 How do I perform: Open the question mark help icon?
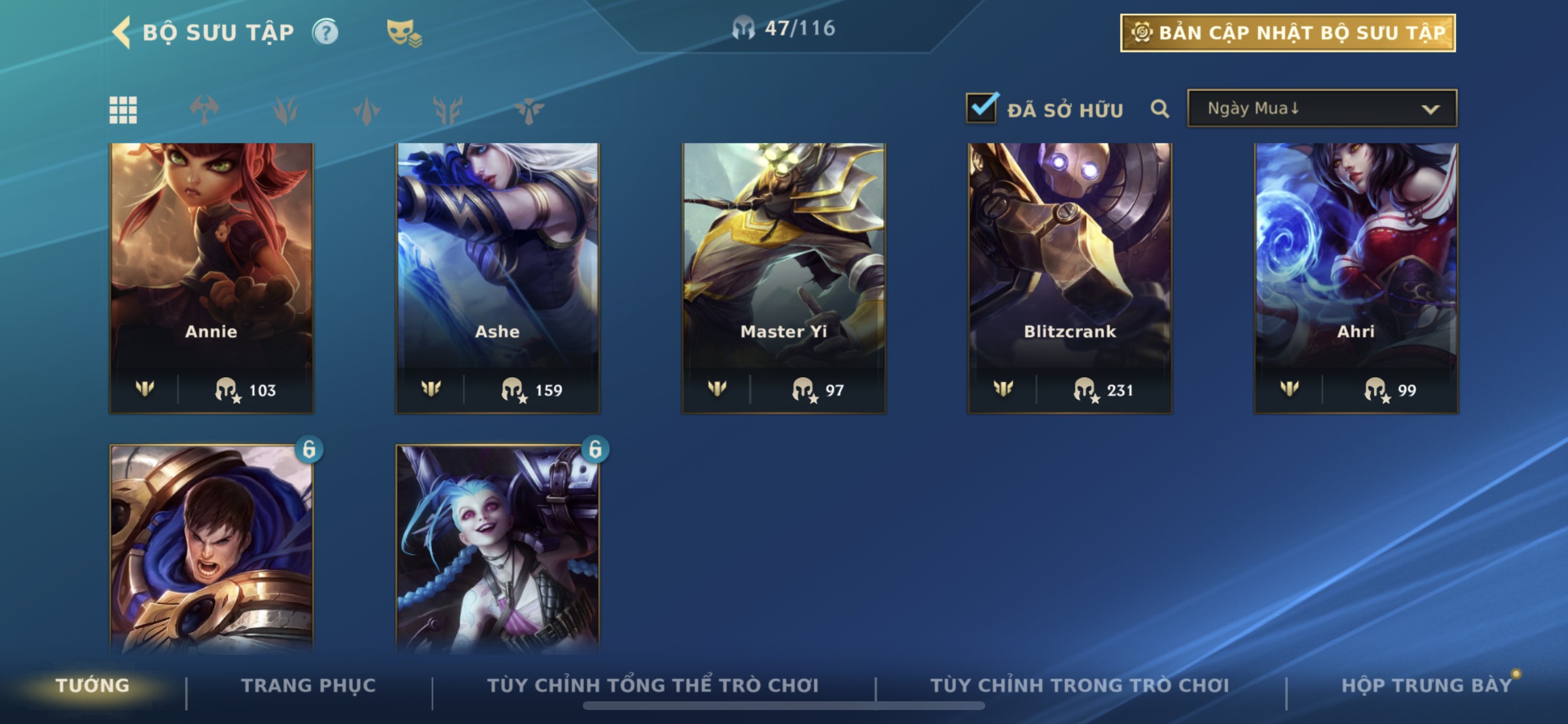pyautogui.click(x=325, y=32)
